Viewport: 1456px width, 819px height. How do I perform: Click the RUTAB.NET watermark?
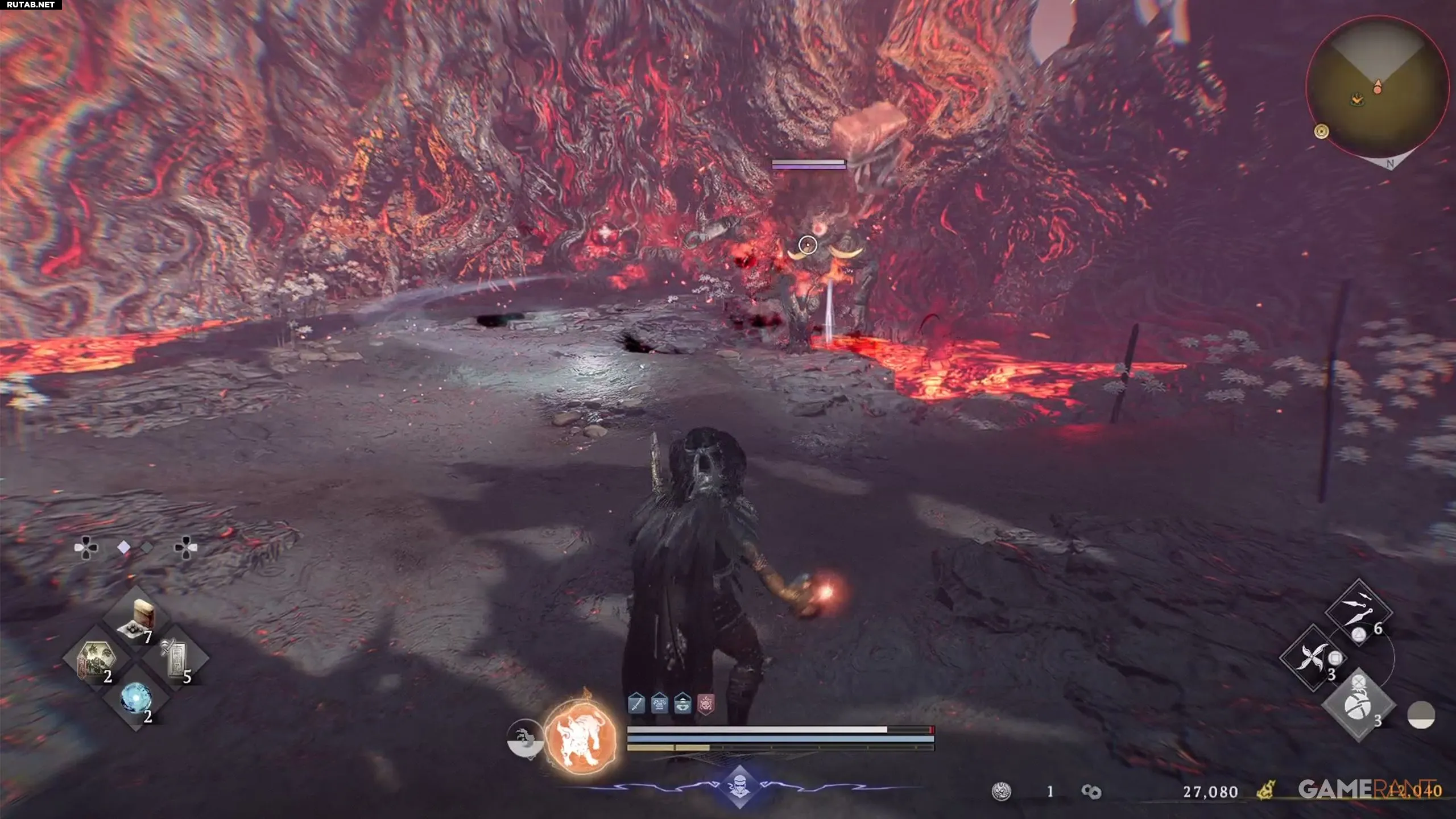[x=31, y=5]
